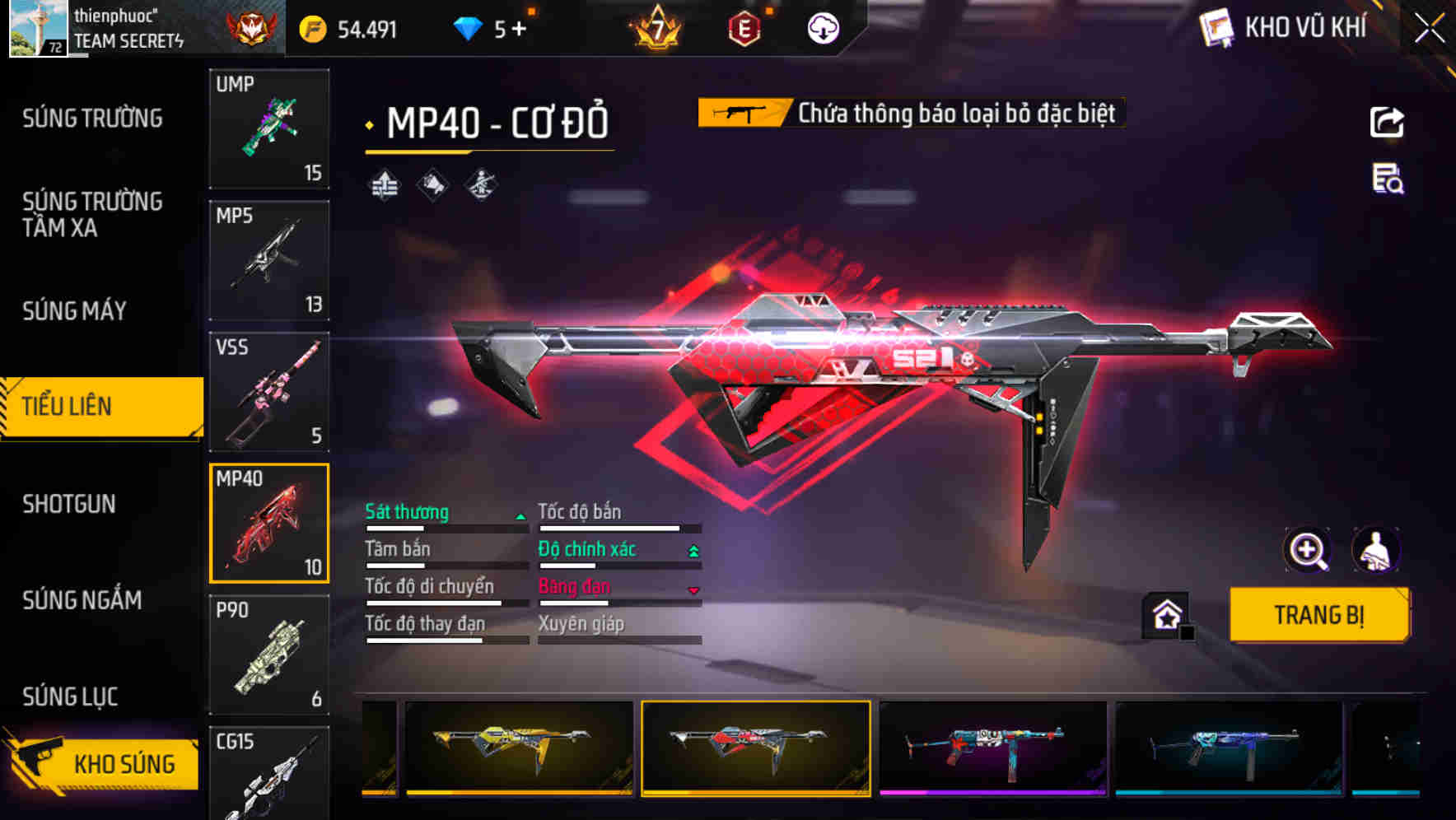Expand the Sát thương stat arrow
1456x820 pixels.
[520, 516]
